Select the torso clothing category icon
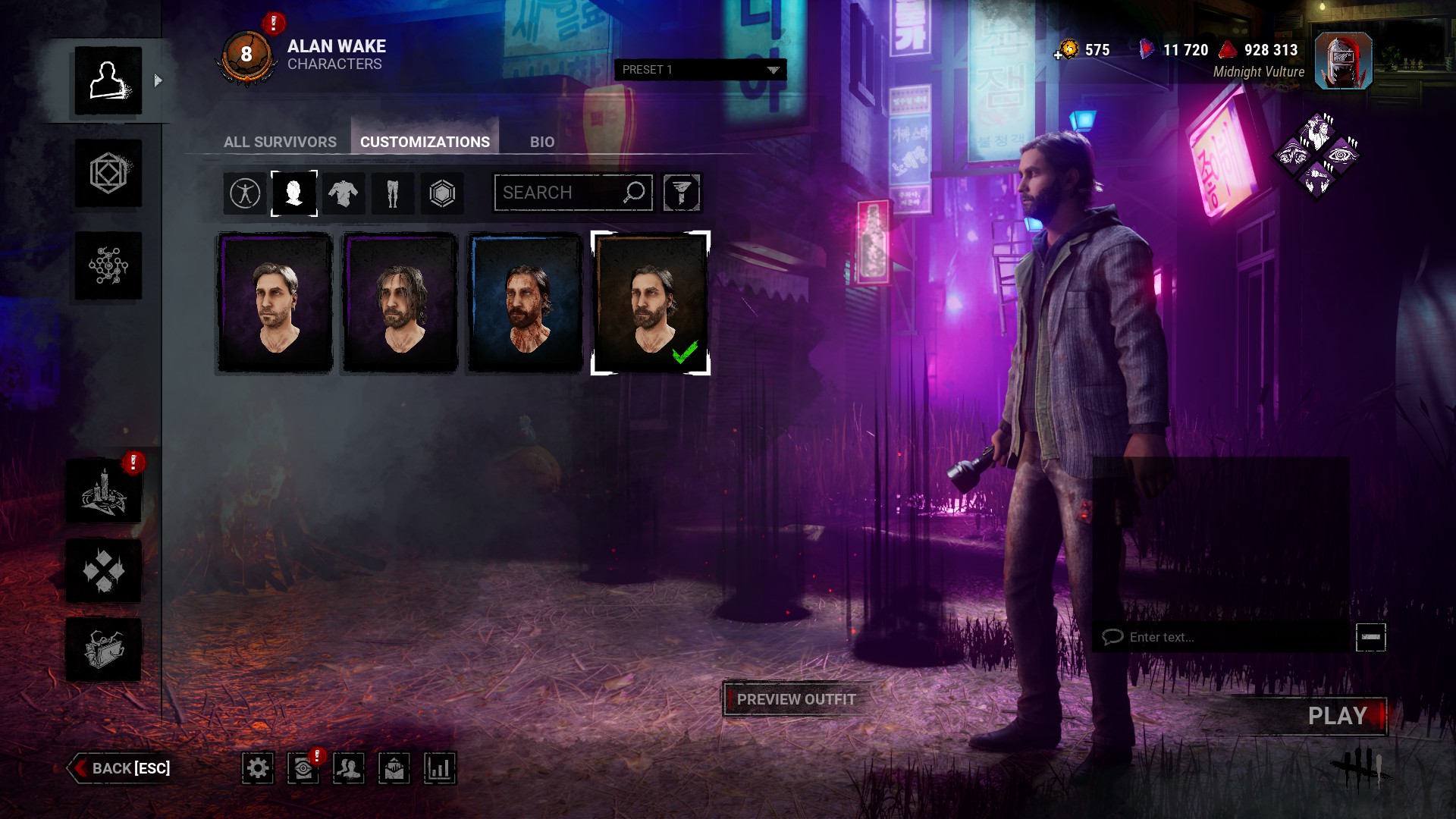 [343, 193]
